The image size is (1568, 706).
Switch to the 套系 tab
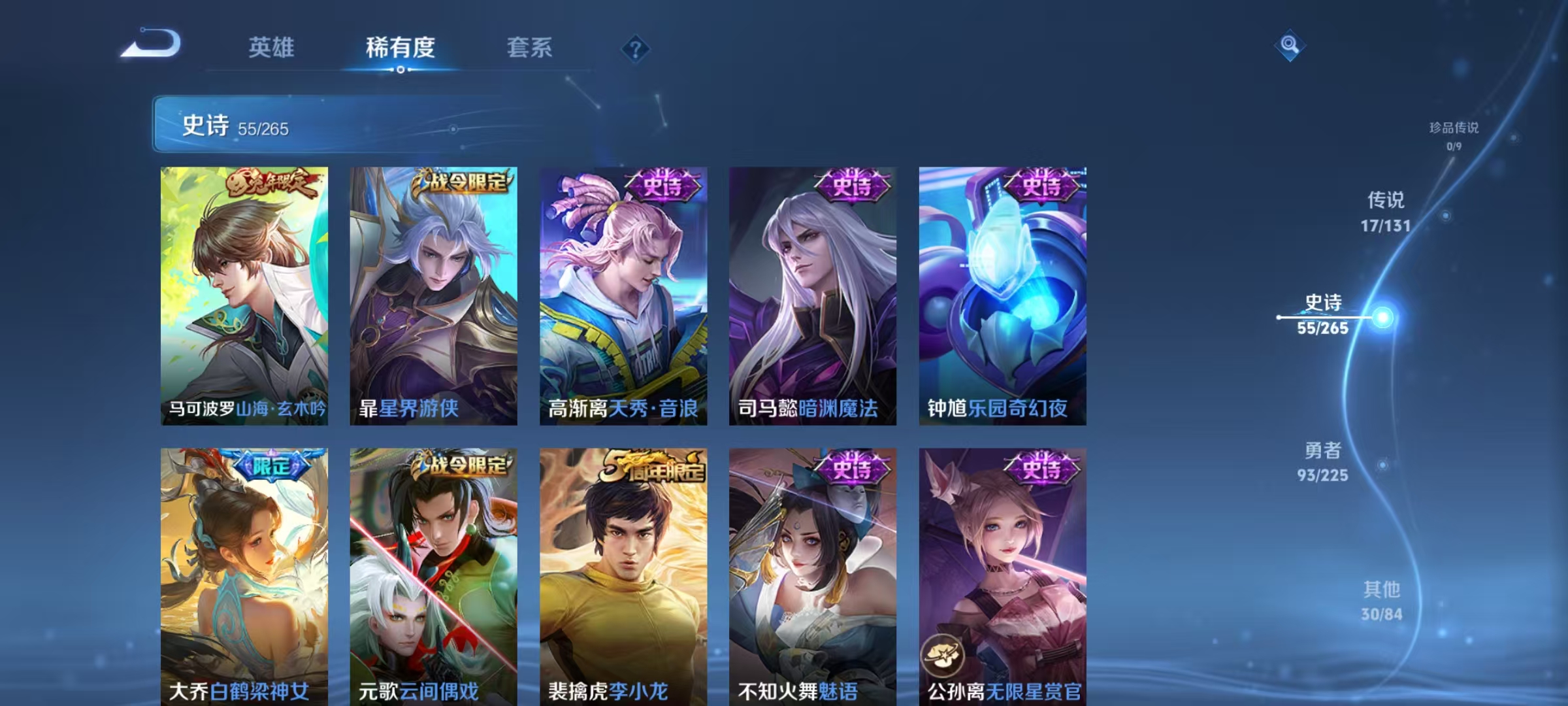(531, 47)
